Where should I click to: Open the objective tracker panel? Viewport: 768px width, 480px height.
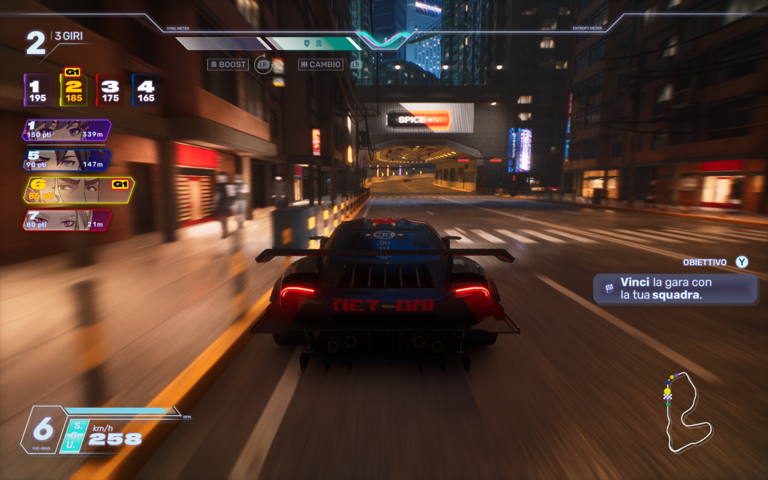(676, 288)
